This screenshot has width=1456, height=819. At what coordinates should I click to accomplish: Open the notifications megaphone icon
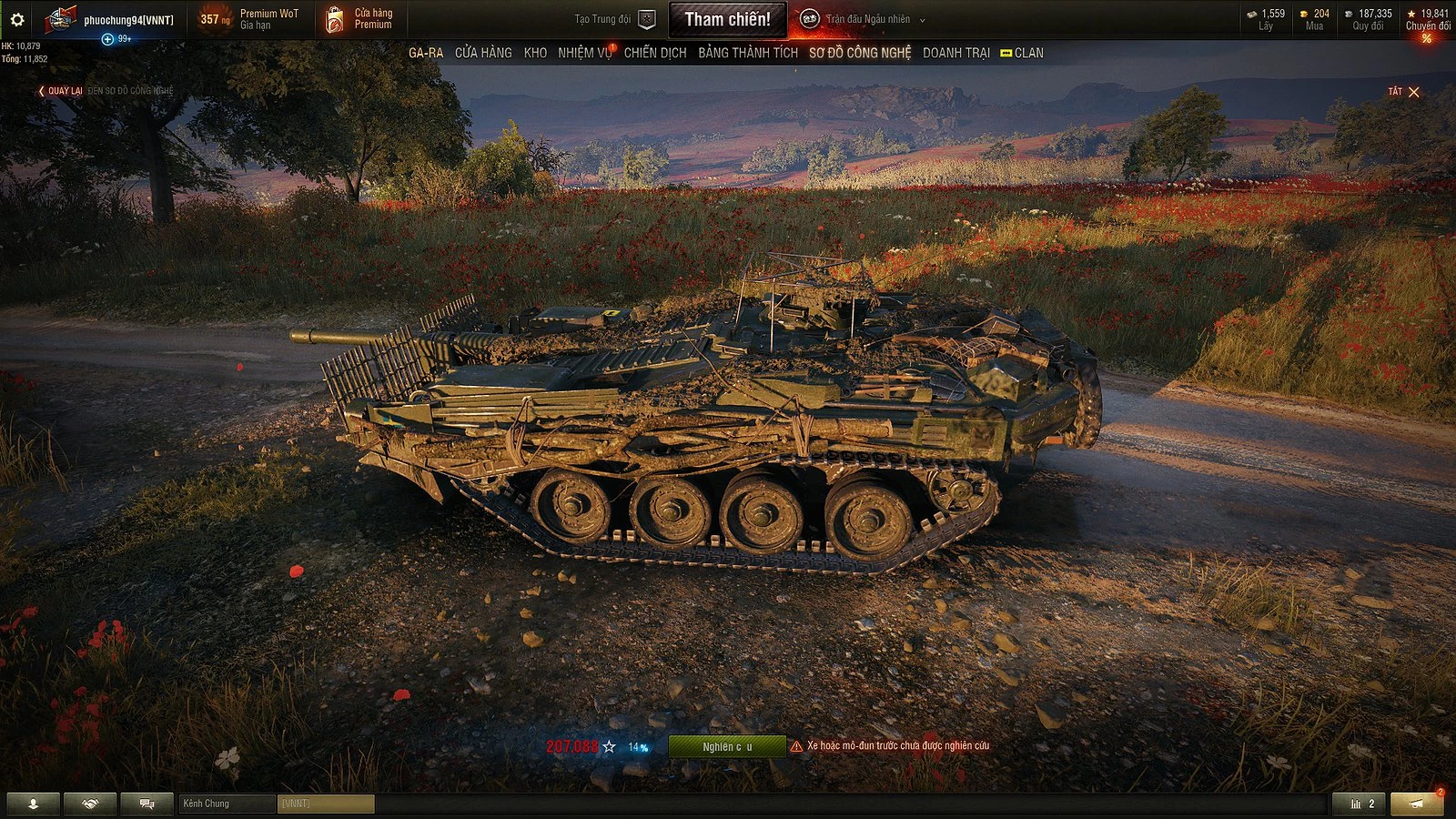coord(1414,804)
